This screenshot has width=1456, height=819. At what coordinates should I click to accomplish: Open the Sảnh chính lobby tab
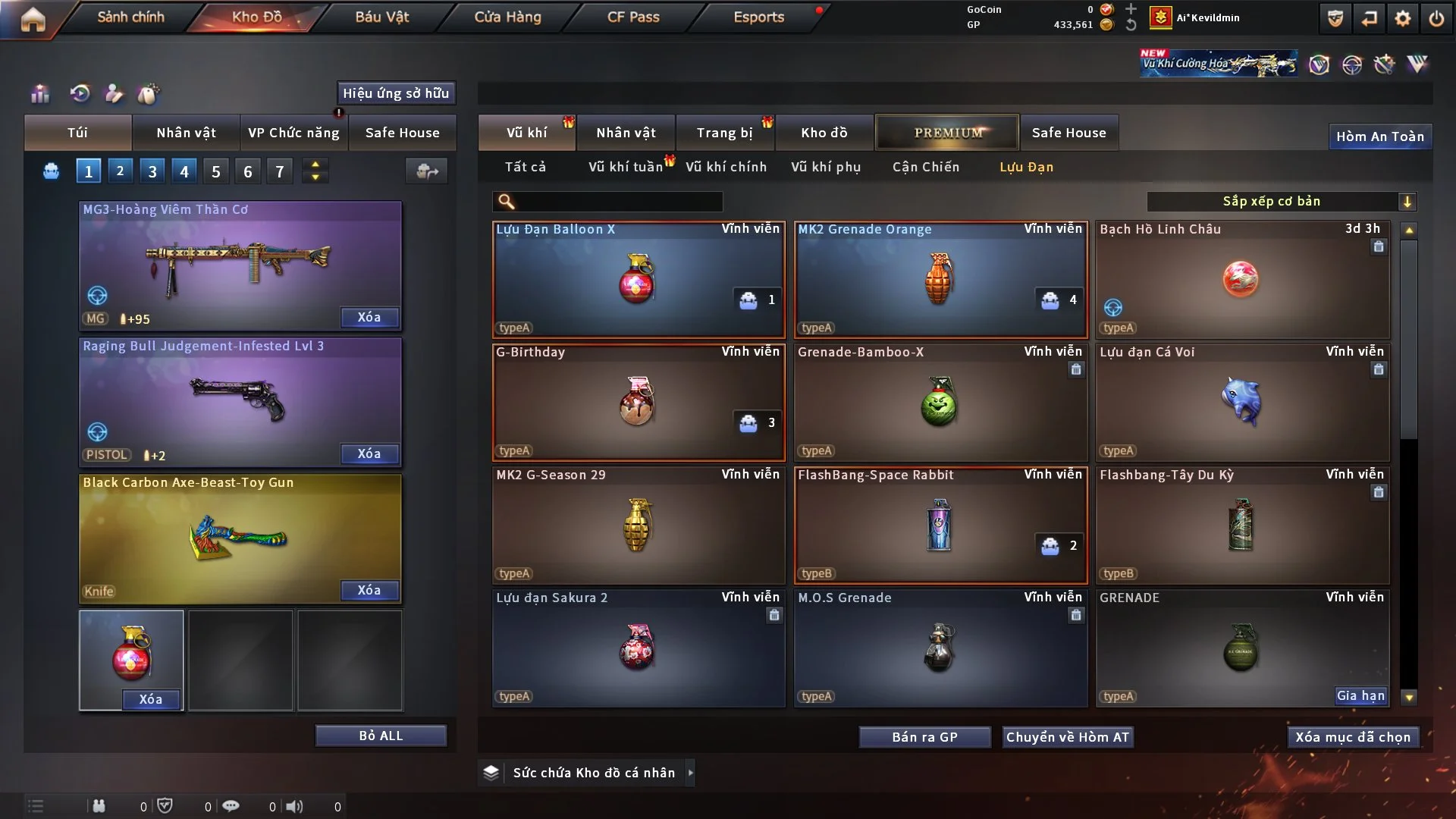click(130, 17)
